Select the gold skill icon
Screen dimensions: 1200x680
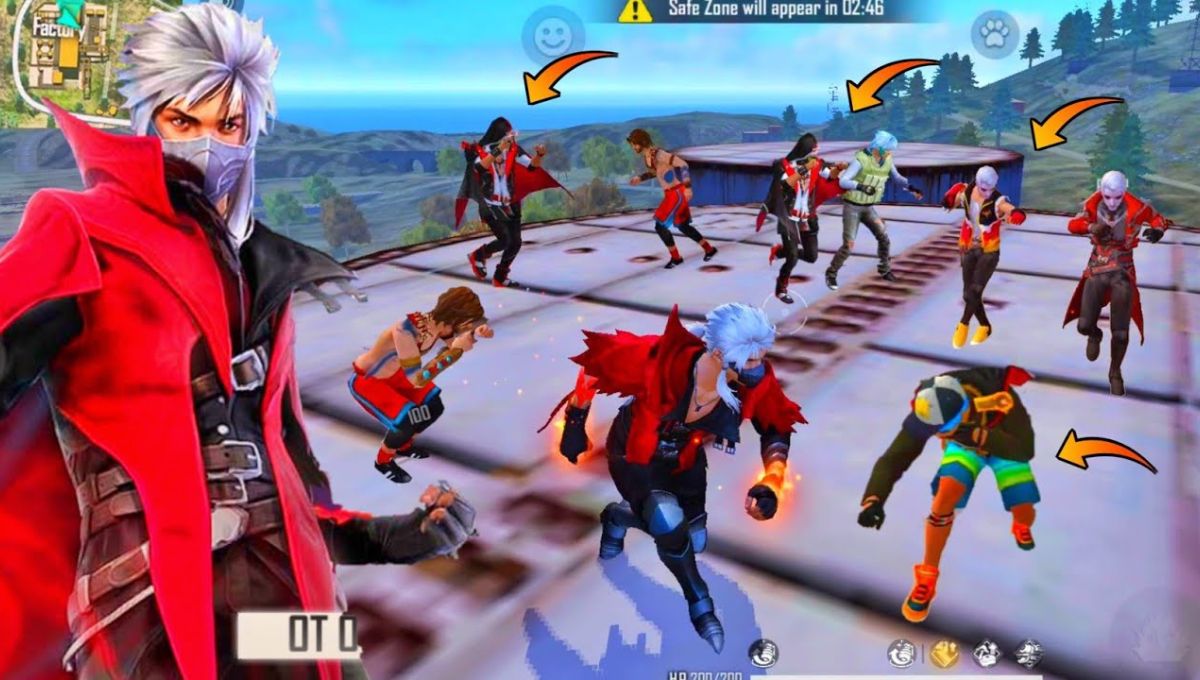(x=944, y=654)
